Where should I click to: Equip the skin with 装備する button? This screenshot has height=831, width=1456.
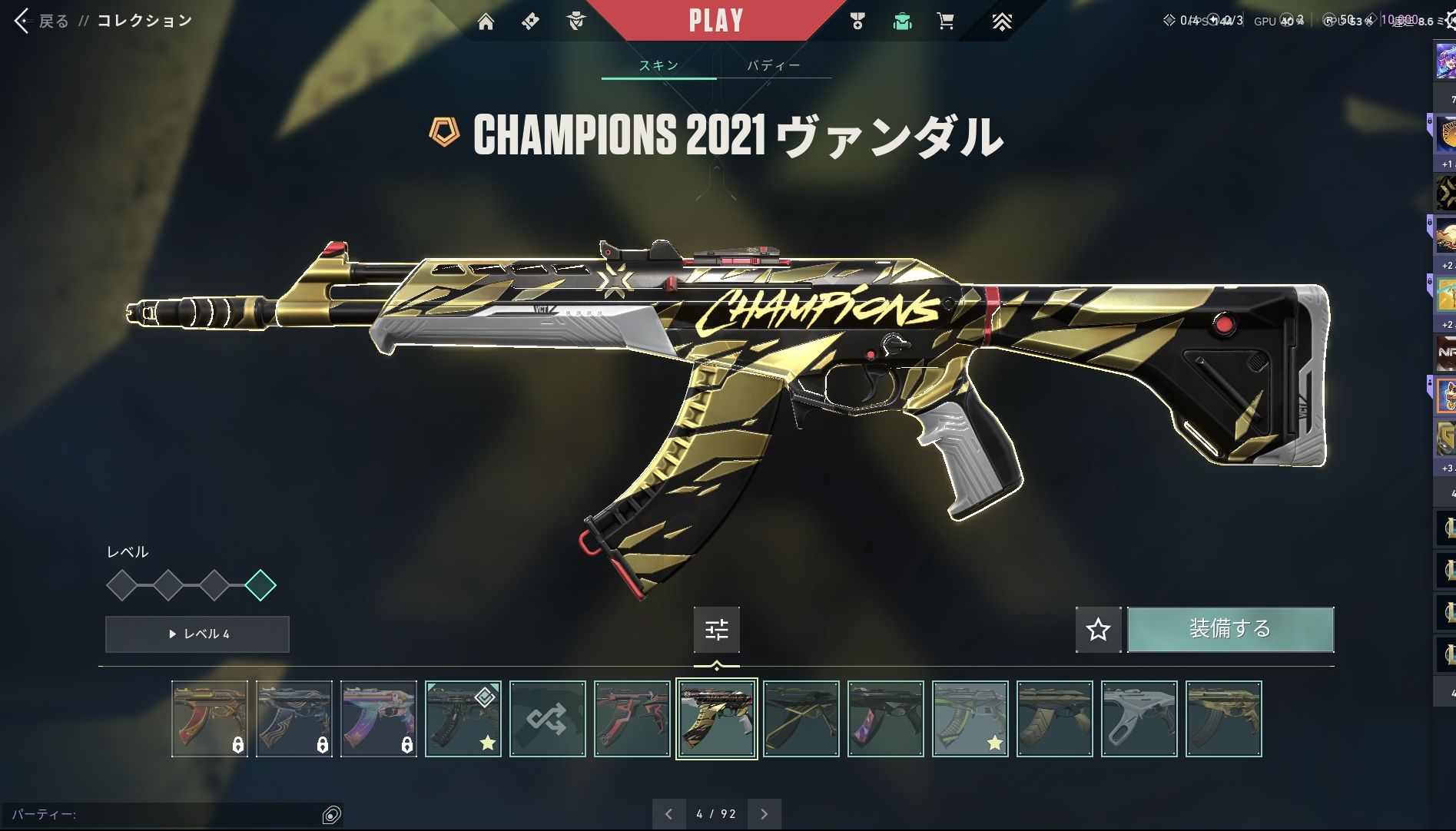tap(1229, 629)
